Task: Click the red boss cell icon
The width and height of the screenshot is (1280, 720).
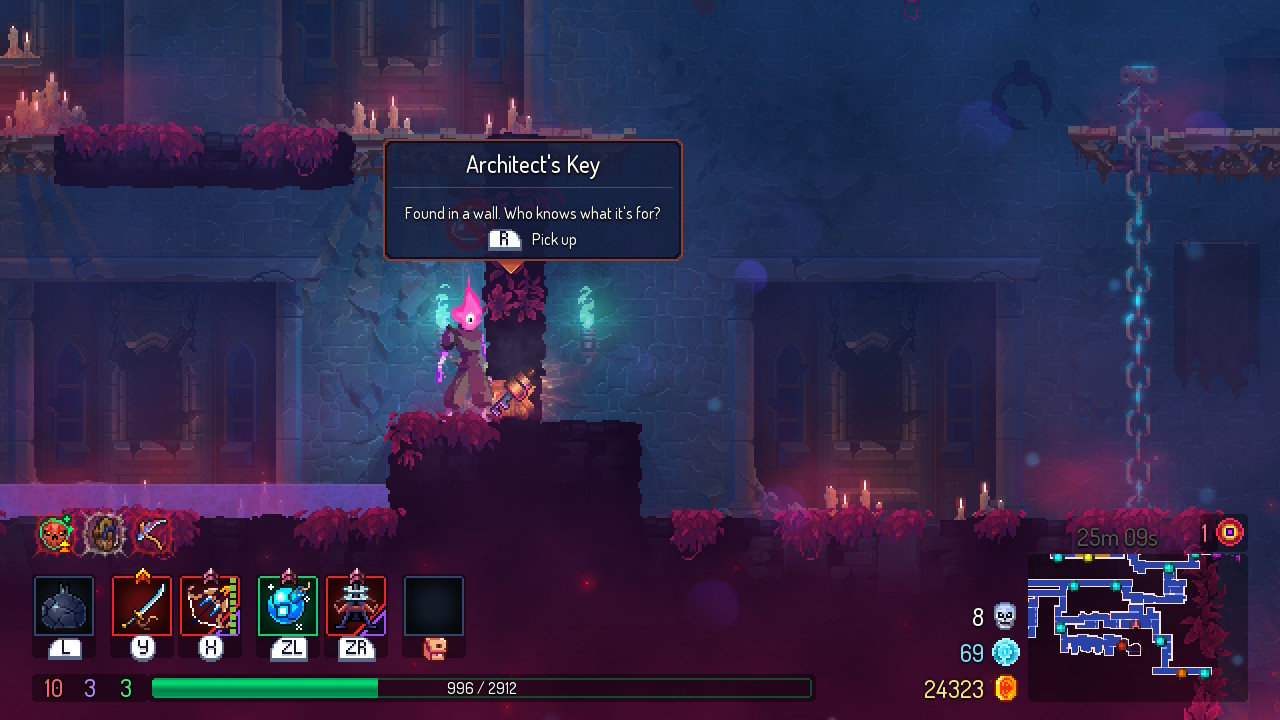Action: pos(1229,532)
